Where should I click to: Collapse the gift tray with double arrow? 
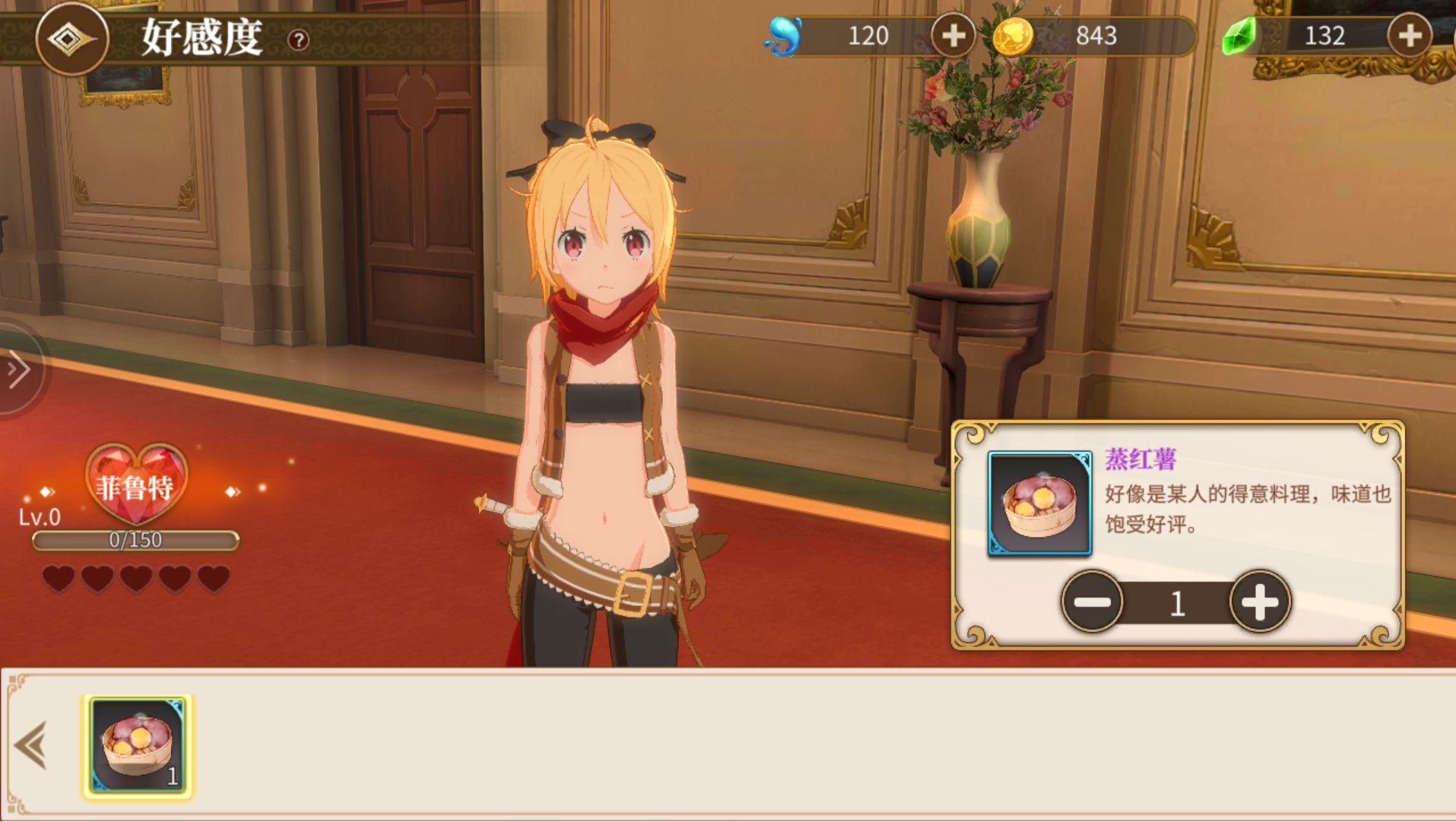[31, 745]
